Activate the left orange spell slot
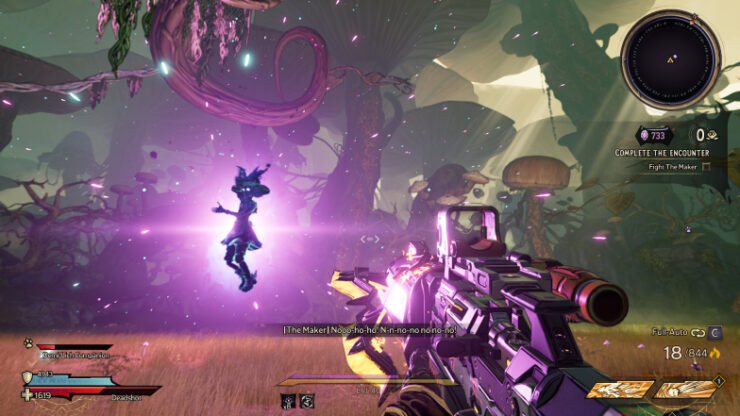This screenshot has height=416, width=740. coord(615,390)
